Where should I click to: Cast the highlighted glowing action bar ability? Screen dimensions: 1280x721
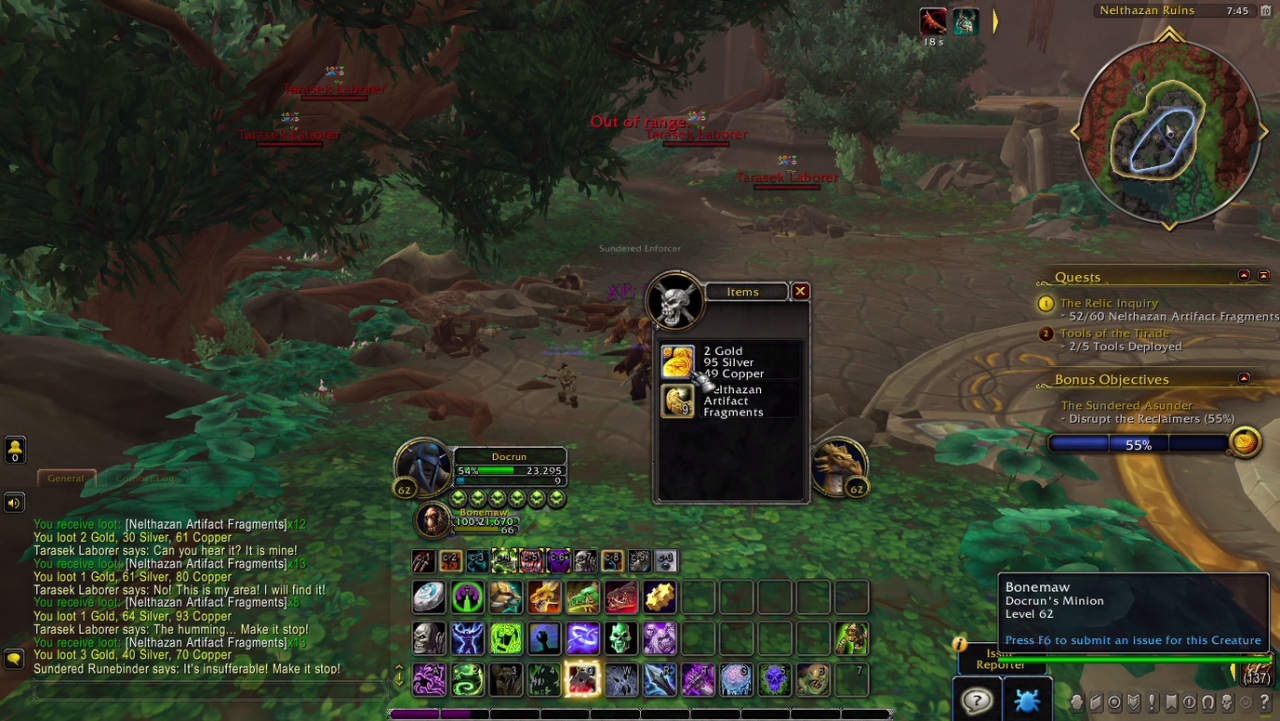click(x=582, y=680)
